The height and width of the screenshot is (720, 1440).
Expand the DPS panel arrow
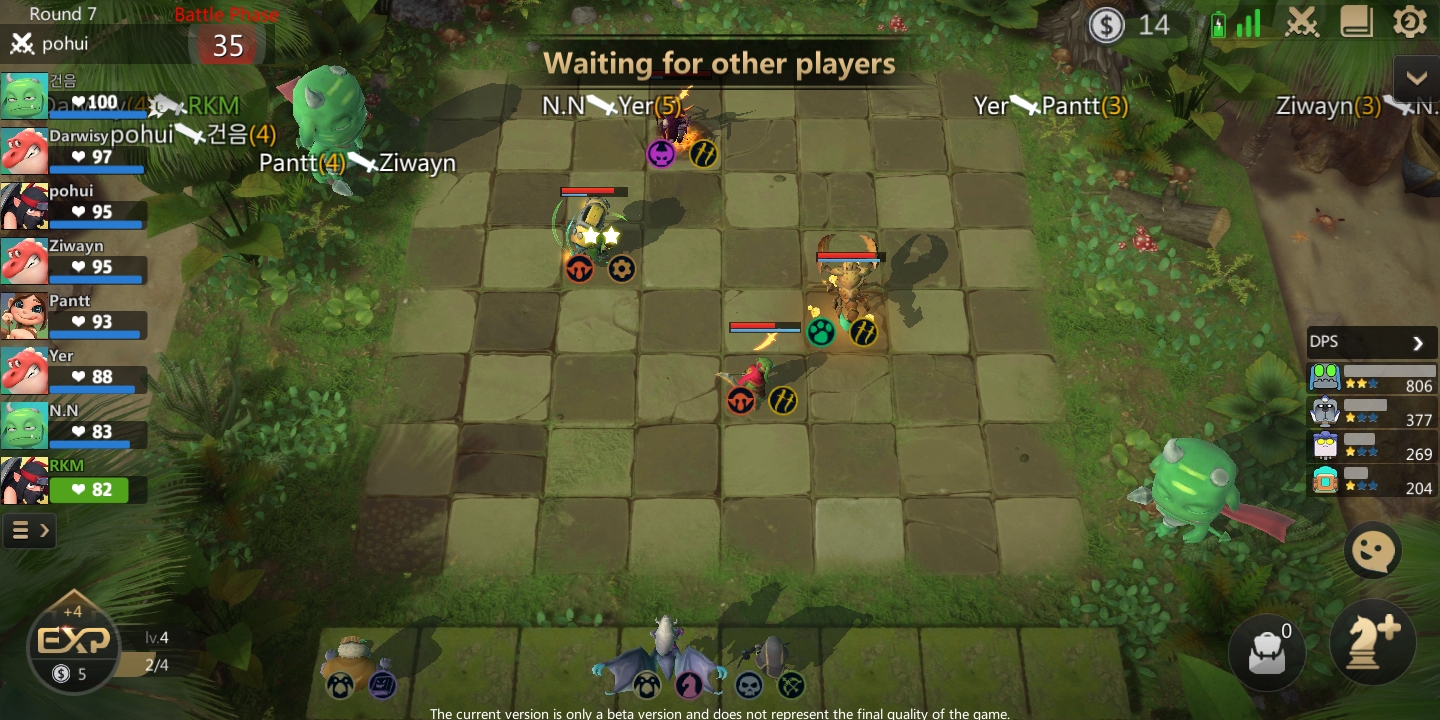tap(1417, 343)
